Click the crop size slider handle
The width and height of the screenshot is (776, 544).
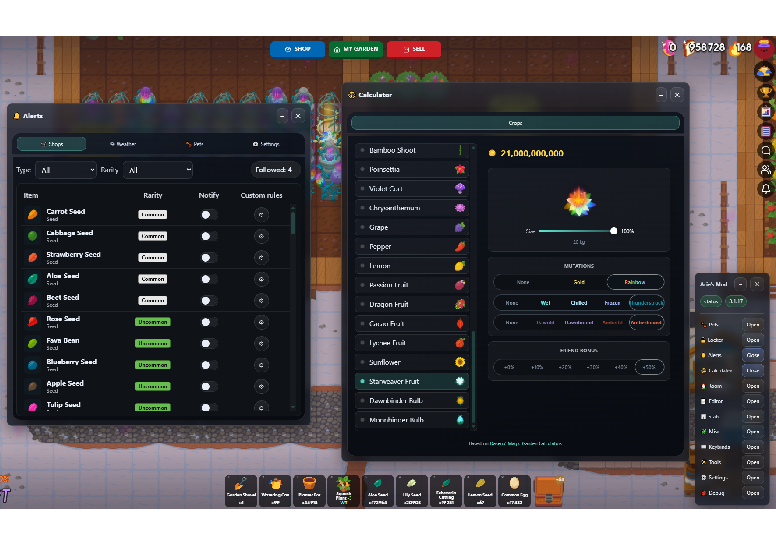pos(613,230)
